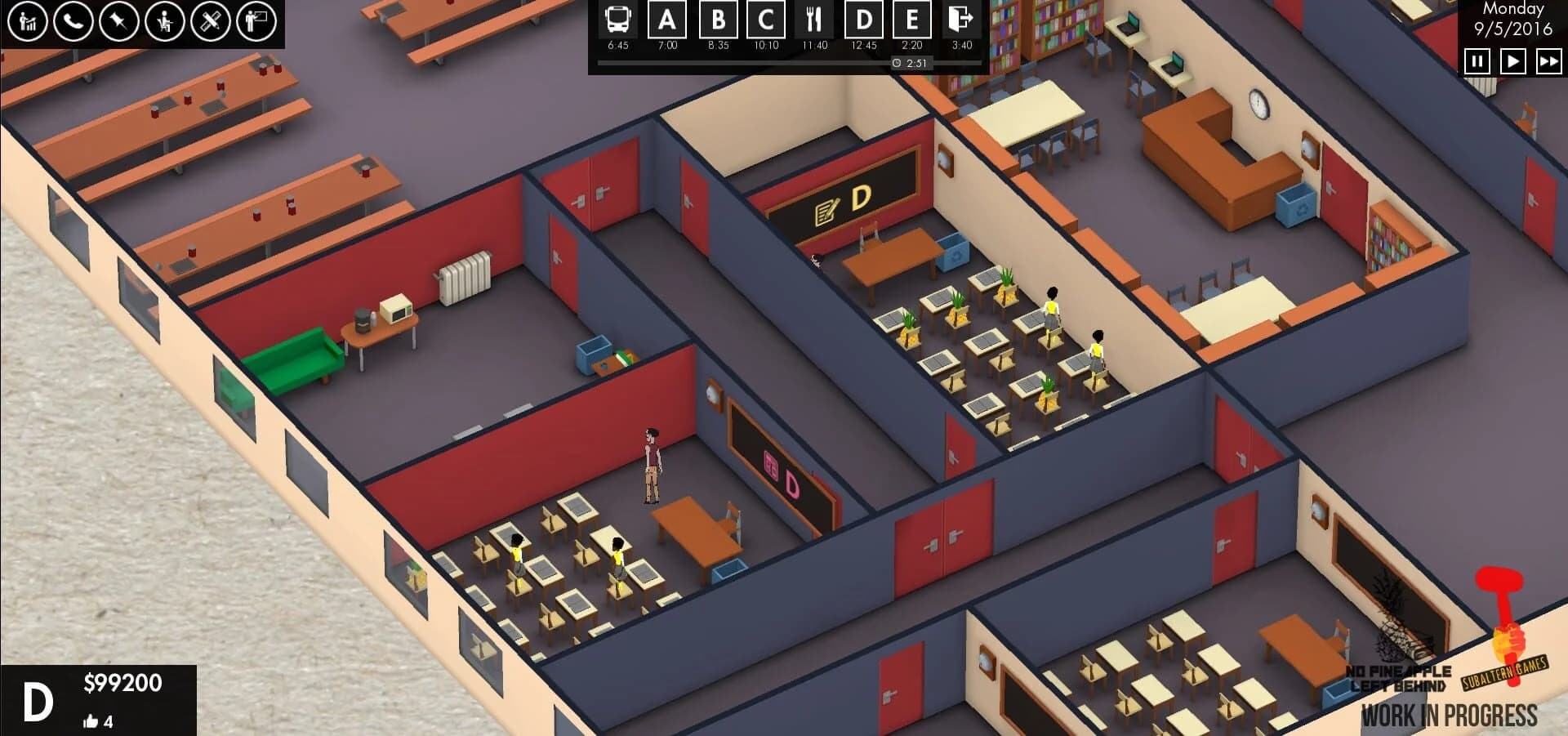
Task: Toggle fast-forward speed
Action: coord(1548,60)
